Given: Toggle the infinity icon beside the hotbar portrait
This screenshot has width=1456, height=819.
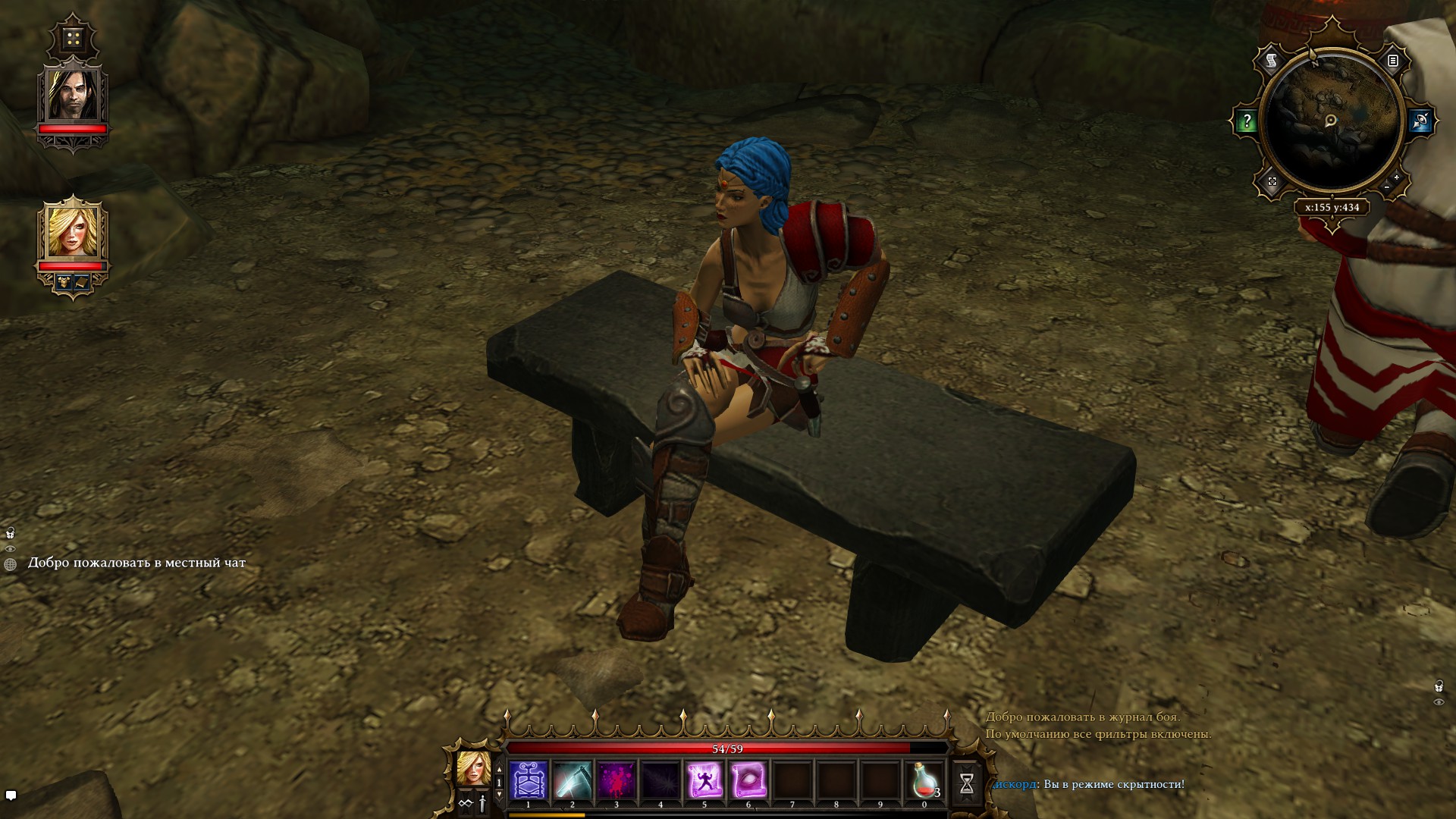Looking at the screenshot, I should 466,804.
